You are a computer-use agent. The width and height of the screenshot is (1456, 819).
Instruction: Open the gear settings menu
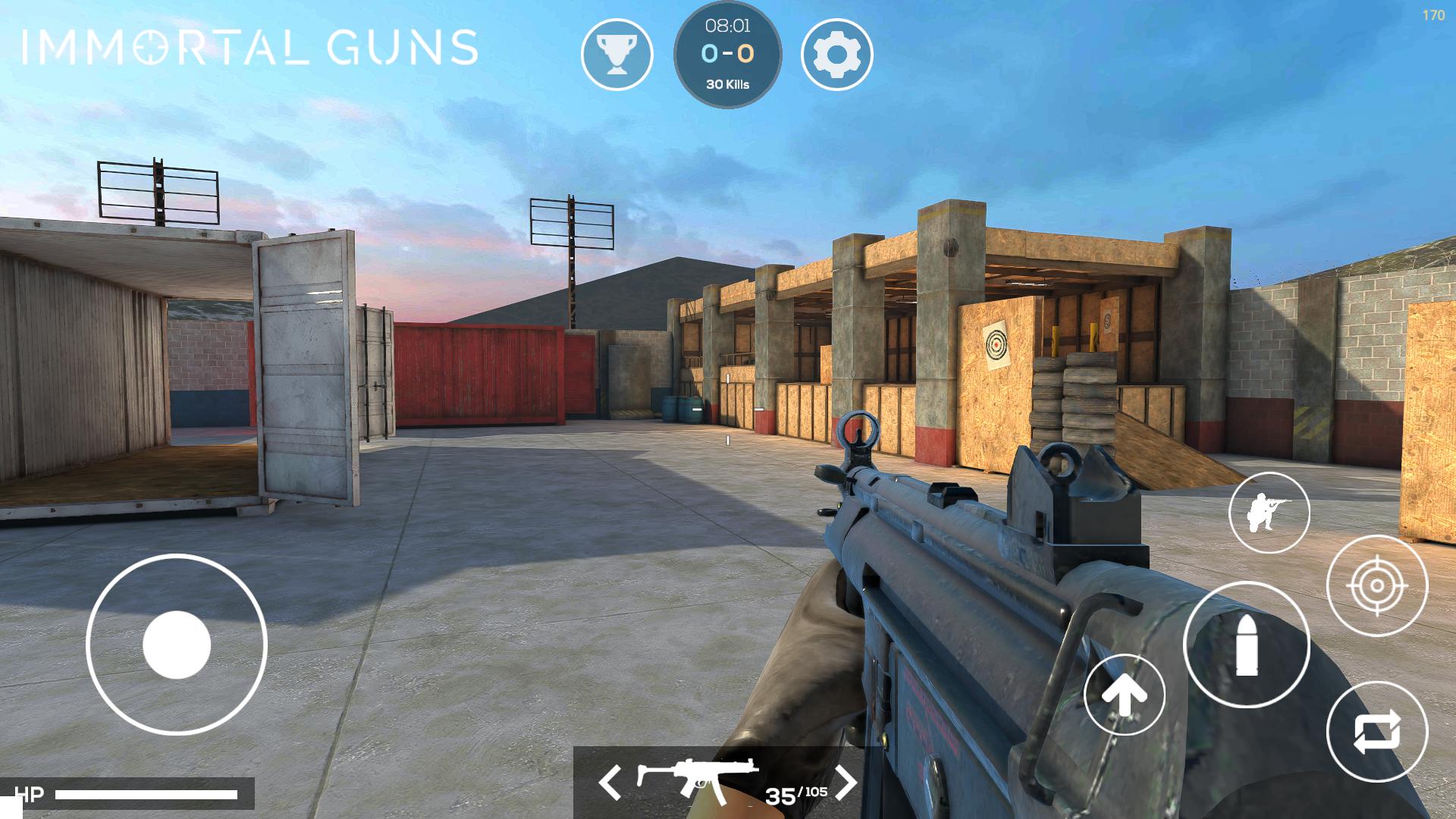coord(836,55)
